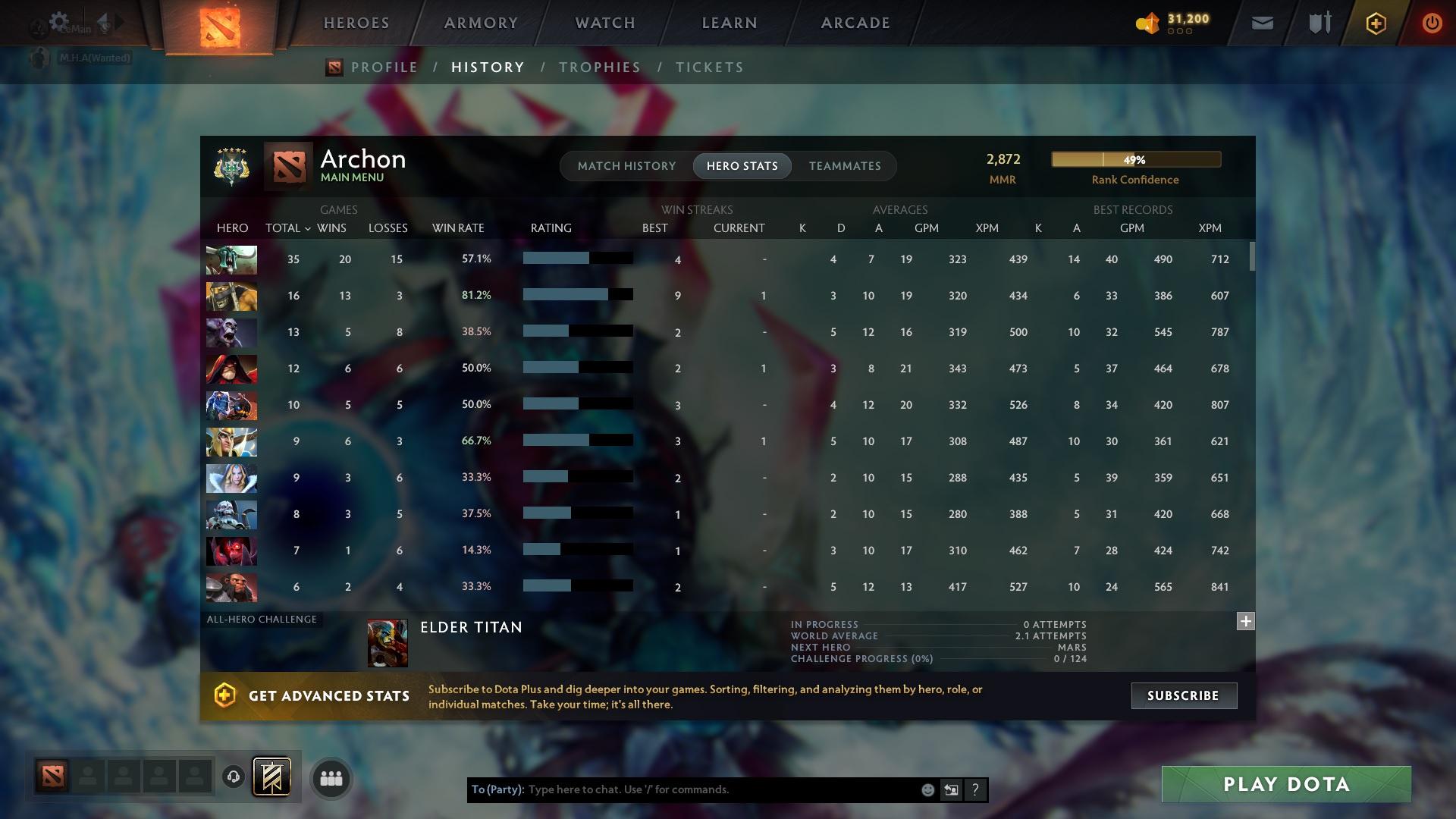Click the SUBSCRIBE button
This screenshot has height=819, width=1456.
click(1183, 695)
